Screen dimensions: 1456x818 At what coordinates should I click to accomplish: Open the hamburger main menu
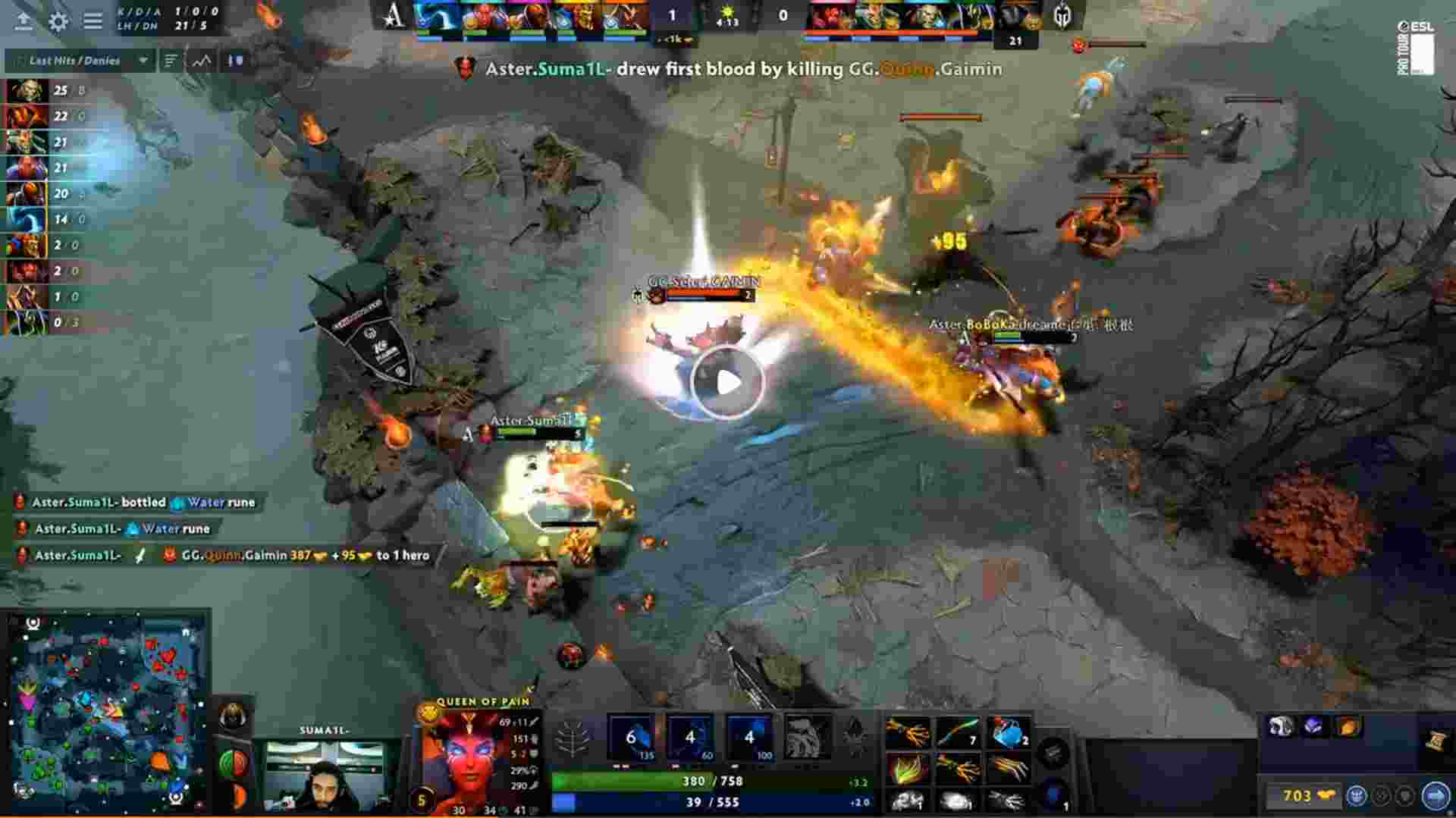click(x=93, y=20)
